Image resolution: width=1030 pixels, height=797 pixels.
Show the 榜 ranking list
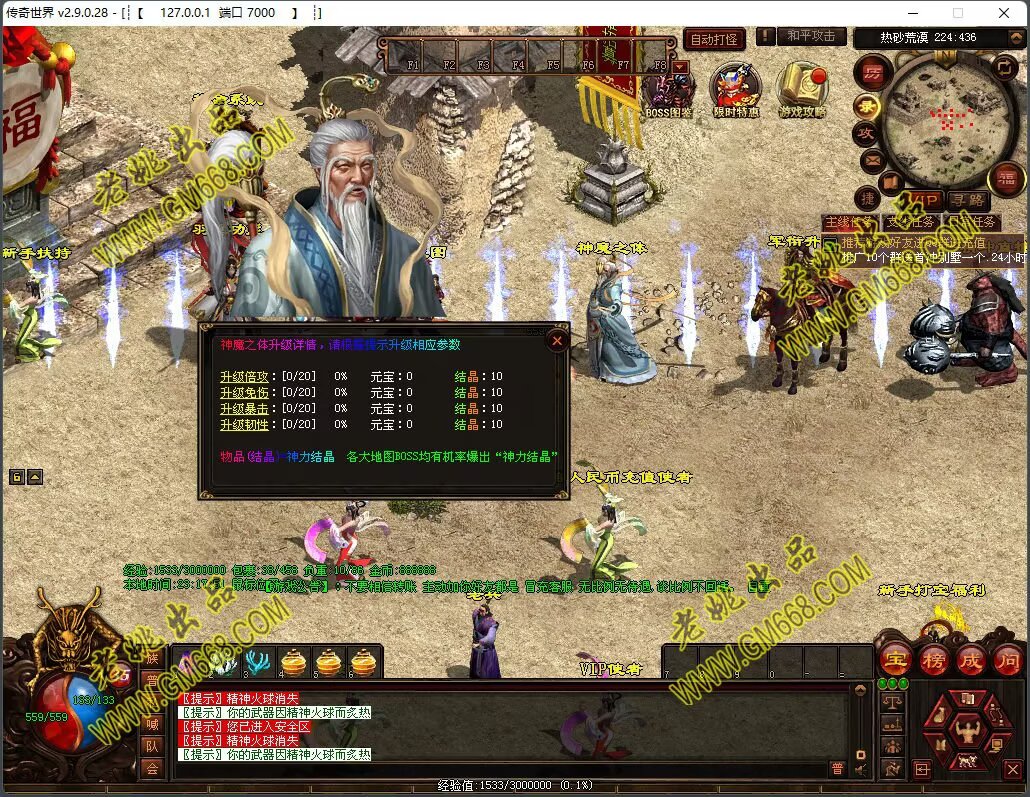tap(934, 660)
